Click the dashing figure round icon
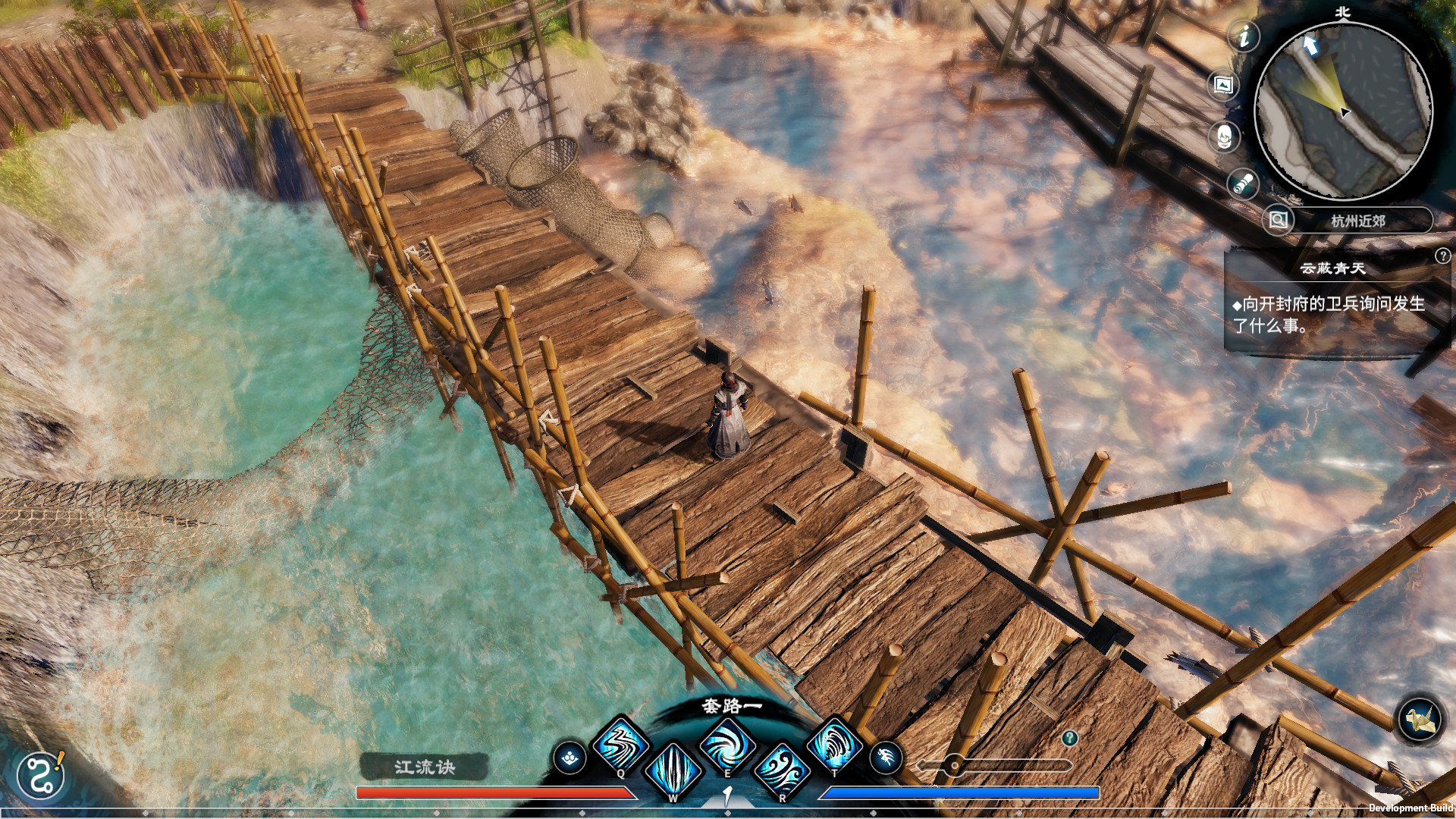1456x819 pixels. (x=885, y=757)
